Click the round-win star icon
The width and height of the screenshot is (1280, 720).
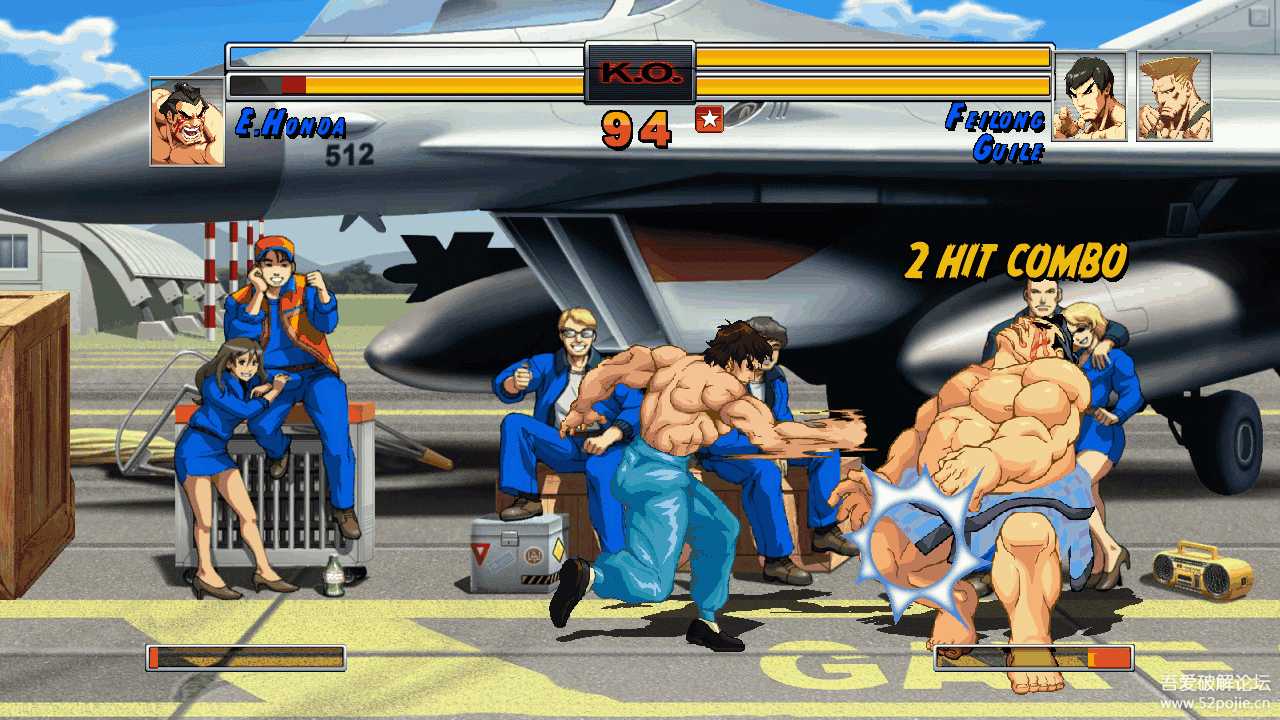709,120
